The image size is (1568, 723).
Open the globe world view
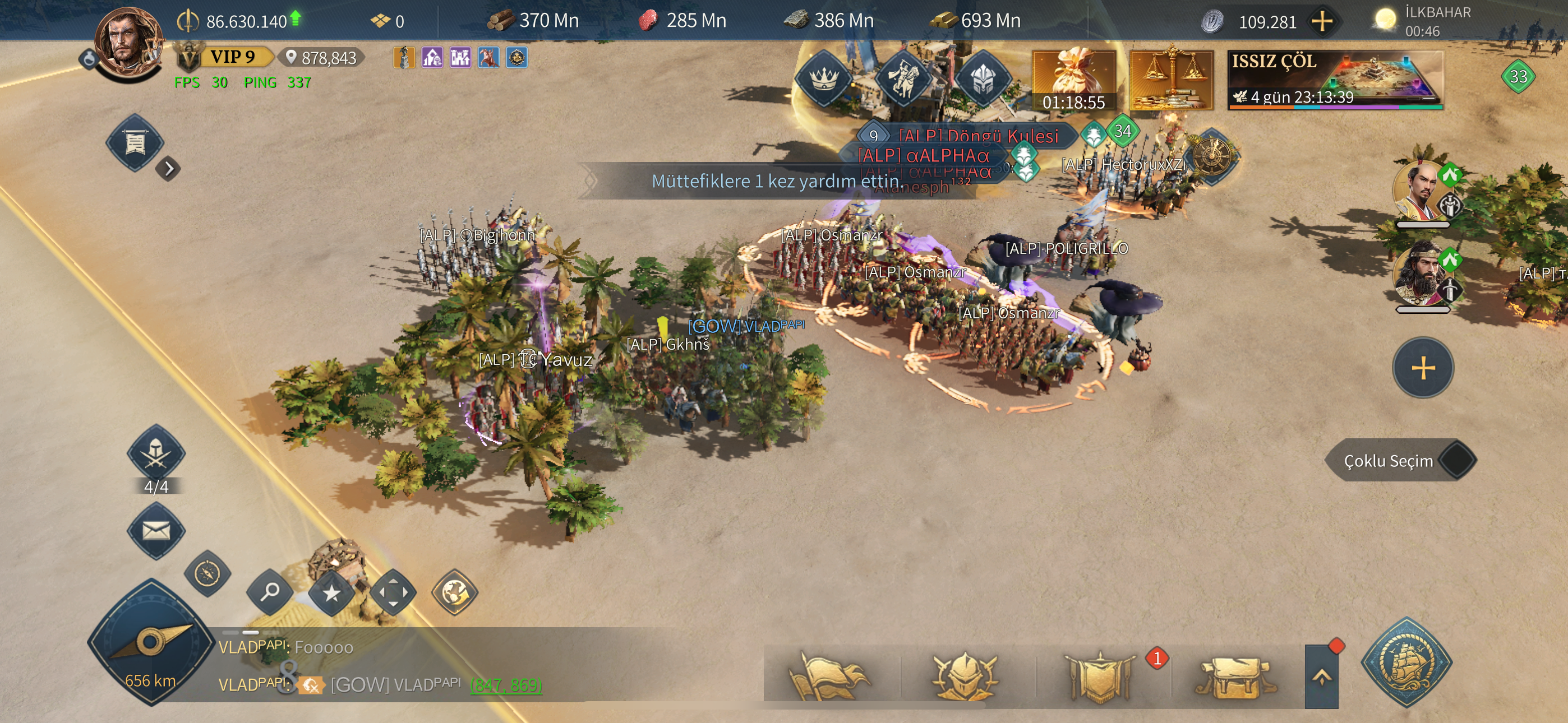point(454,592)
